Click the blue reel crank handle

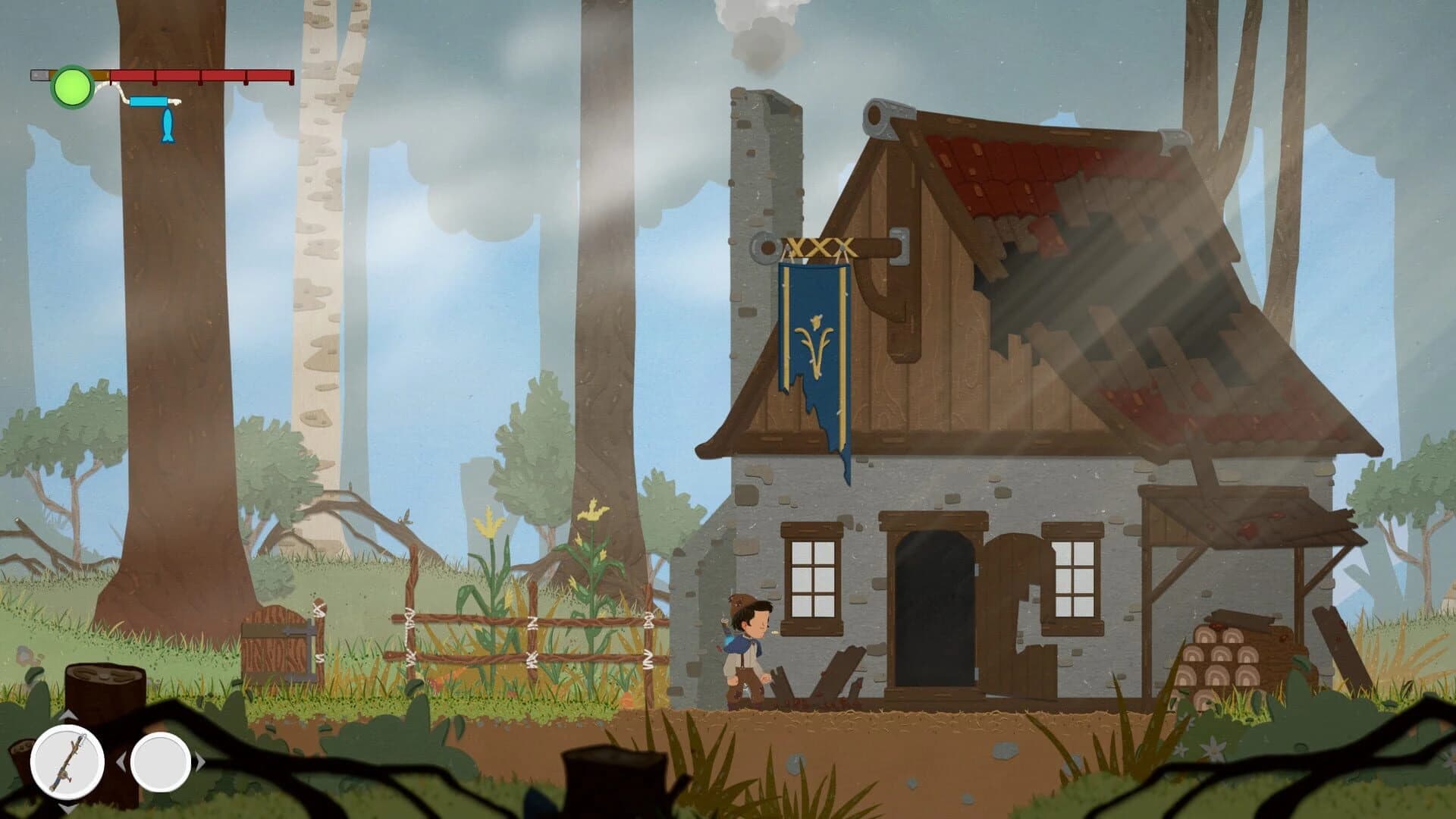click(149, 101)
